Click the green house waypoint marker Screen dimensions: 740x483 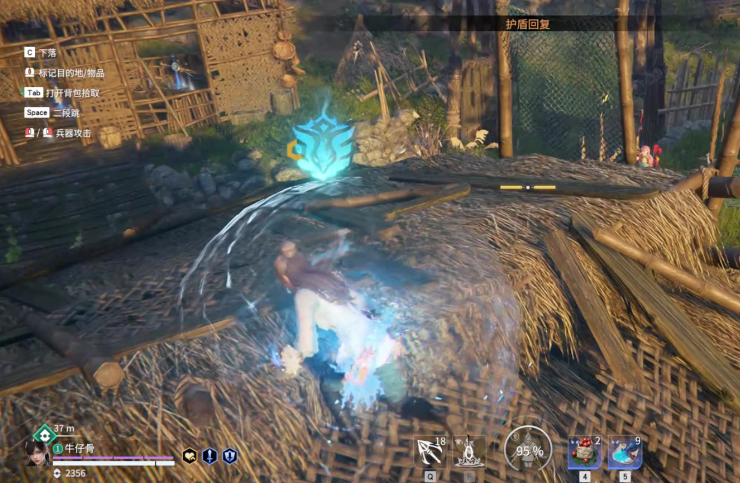(43, 434)
